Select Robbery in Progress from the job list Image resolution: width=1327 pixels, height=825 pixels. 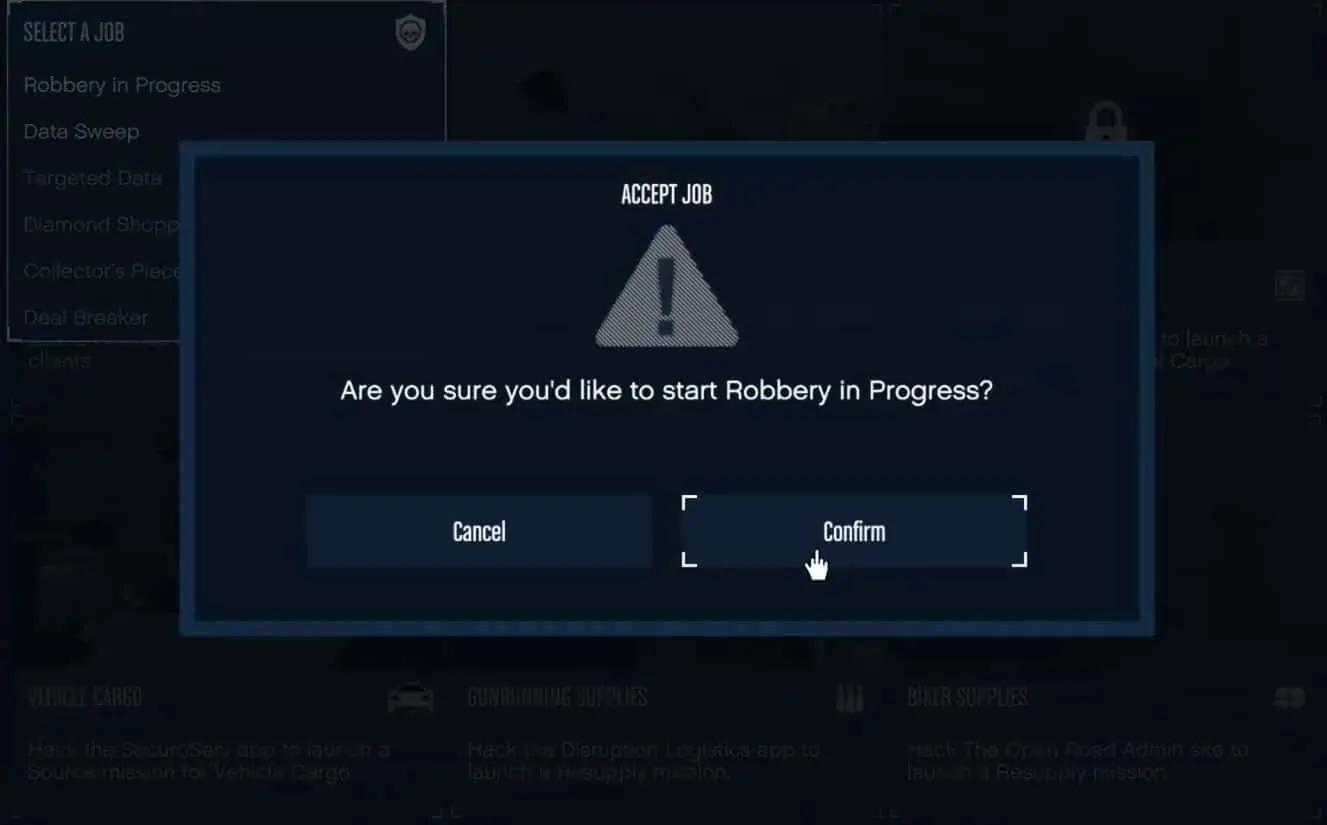[122, 85]
